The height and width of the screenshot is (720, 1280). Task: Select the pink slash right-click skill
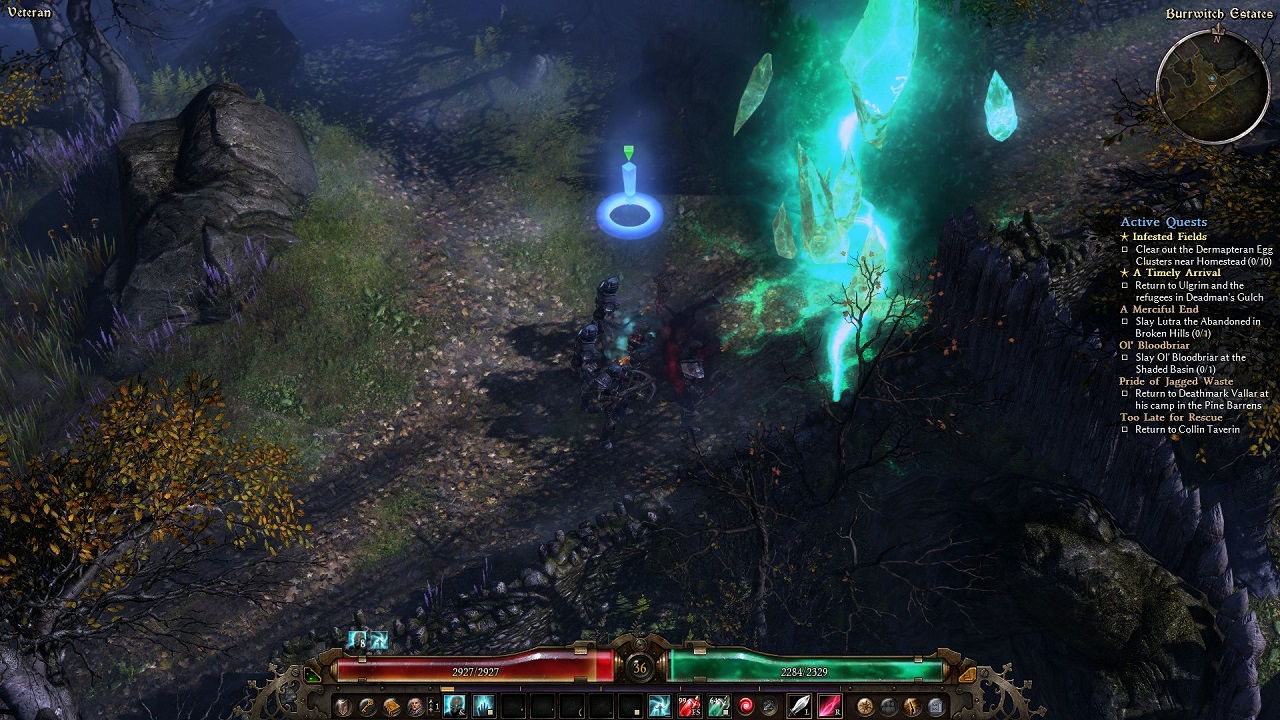[x=829, y=707]
